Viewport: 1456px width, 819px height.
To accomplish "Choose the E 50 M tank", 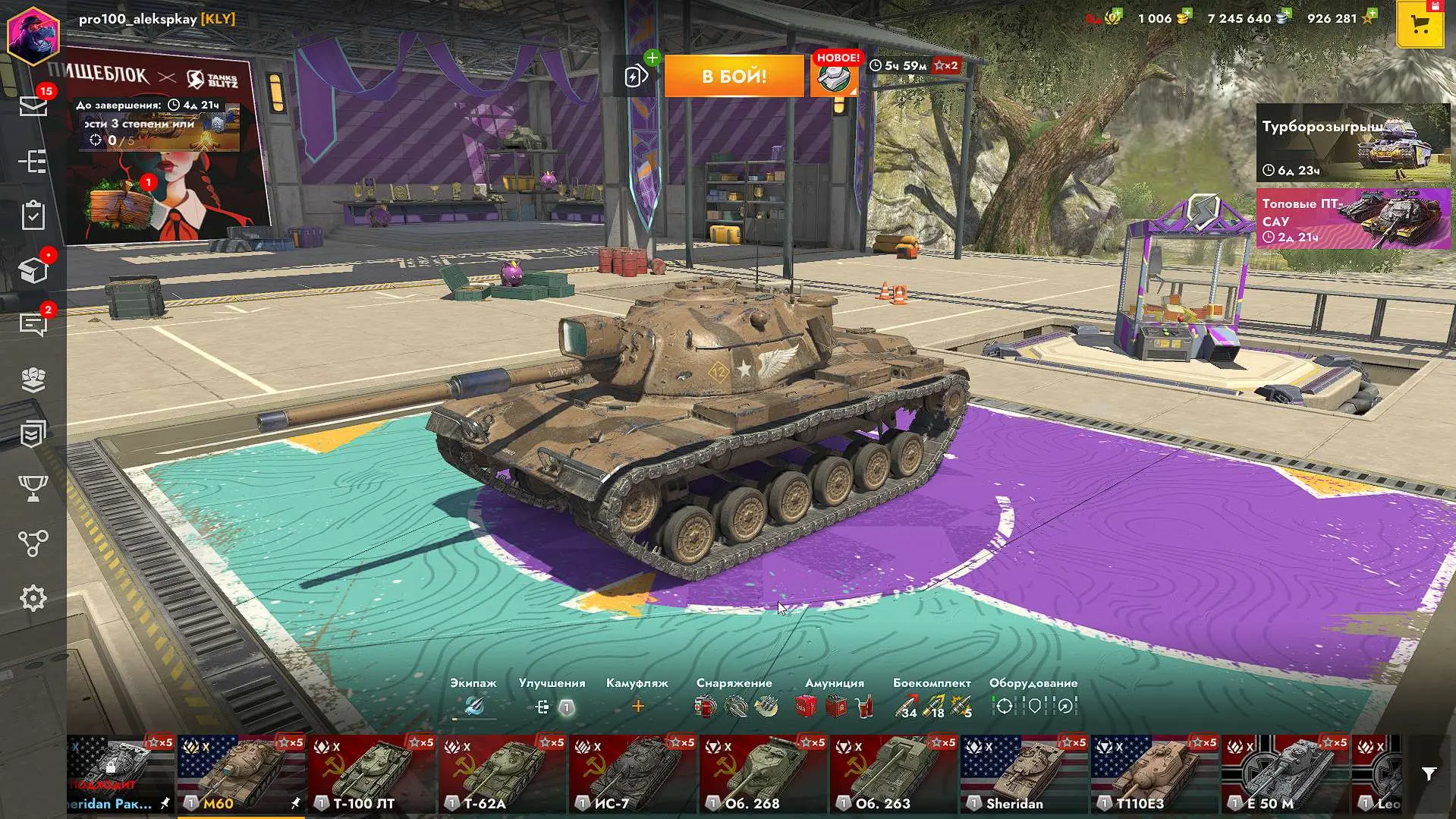I will pos(1285,774).
